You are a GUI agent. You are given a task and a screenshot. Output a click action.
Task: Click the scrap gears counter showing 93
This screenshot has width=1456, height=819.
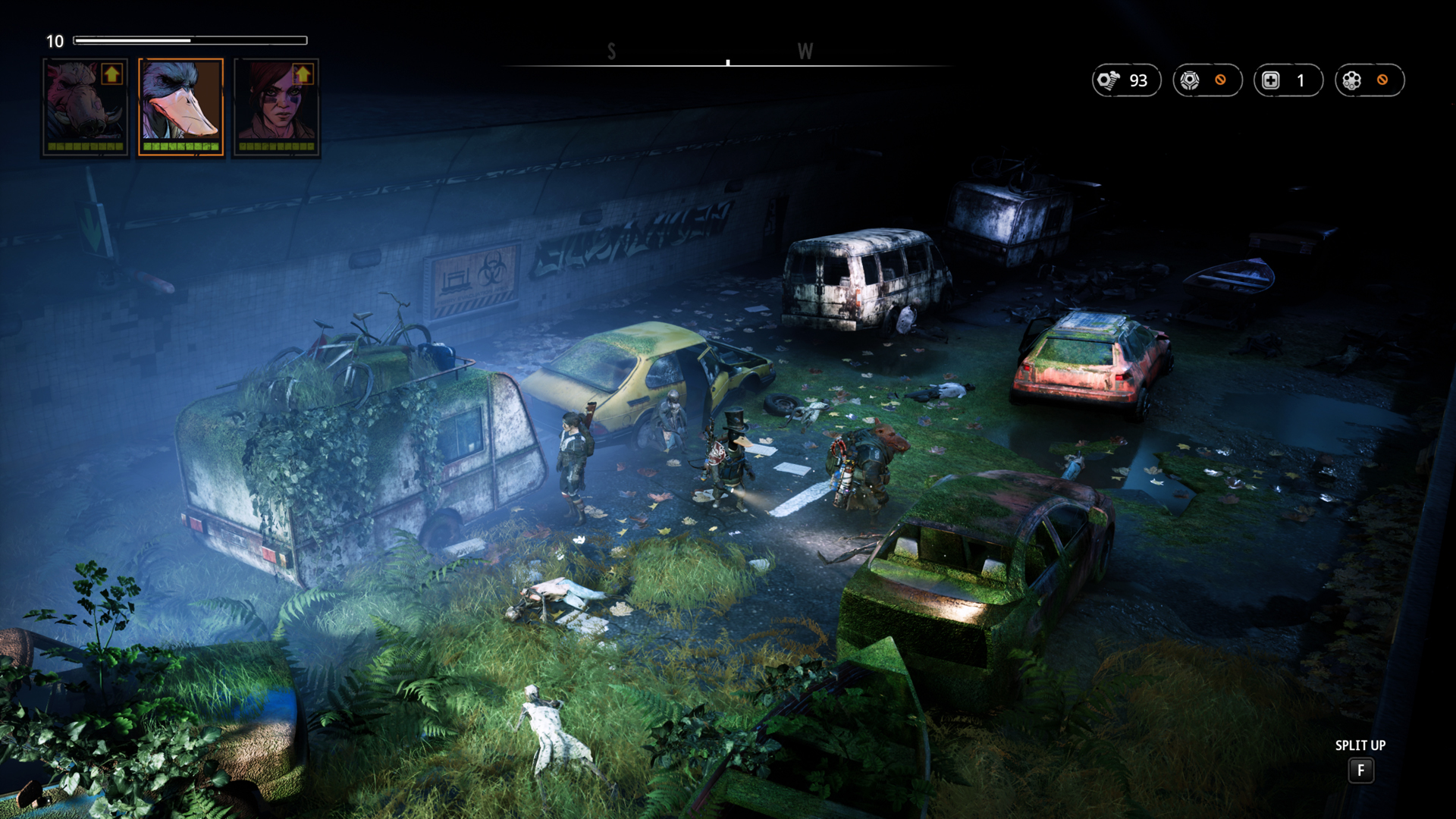click(1126, 80)
